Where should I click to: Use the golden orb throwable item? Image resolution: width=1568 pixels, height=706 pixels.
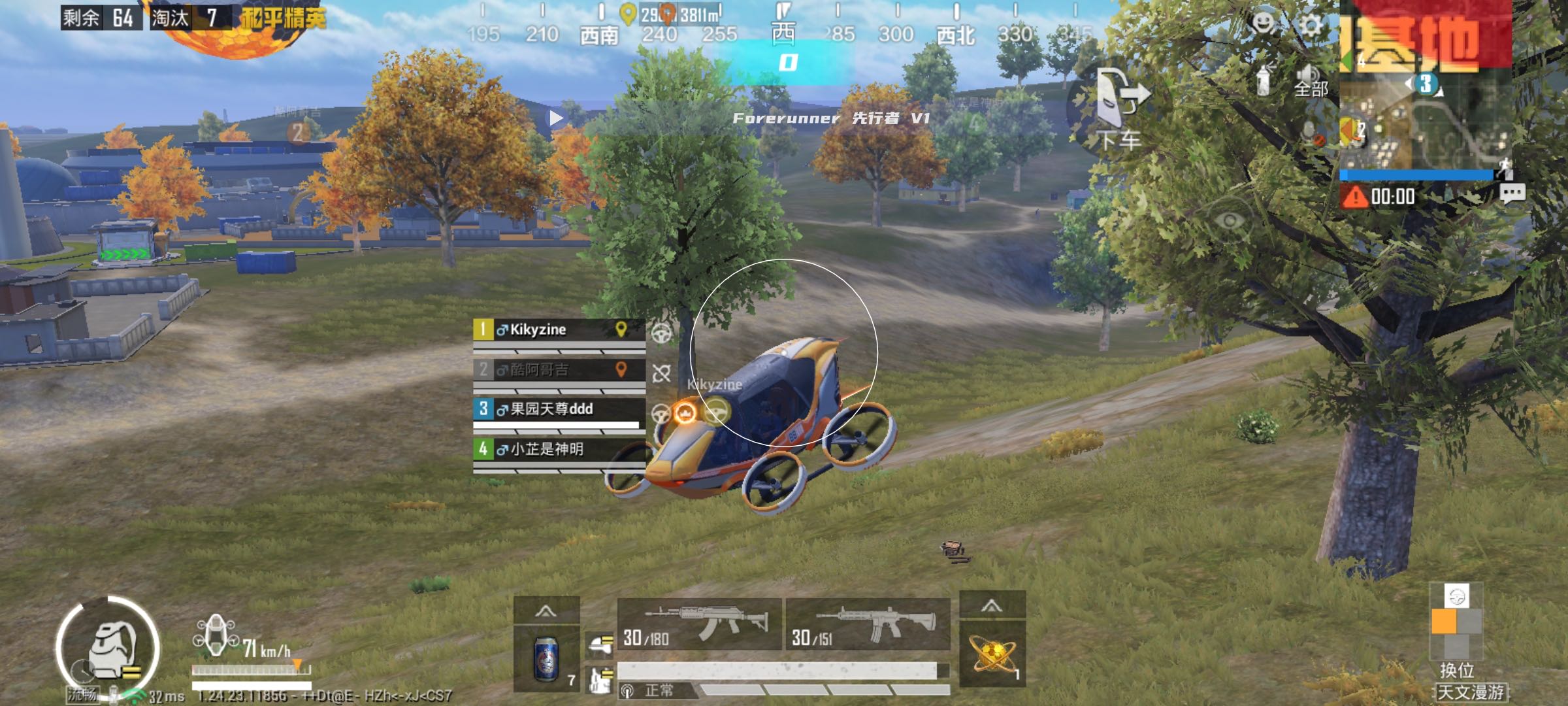coord(992,655)
